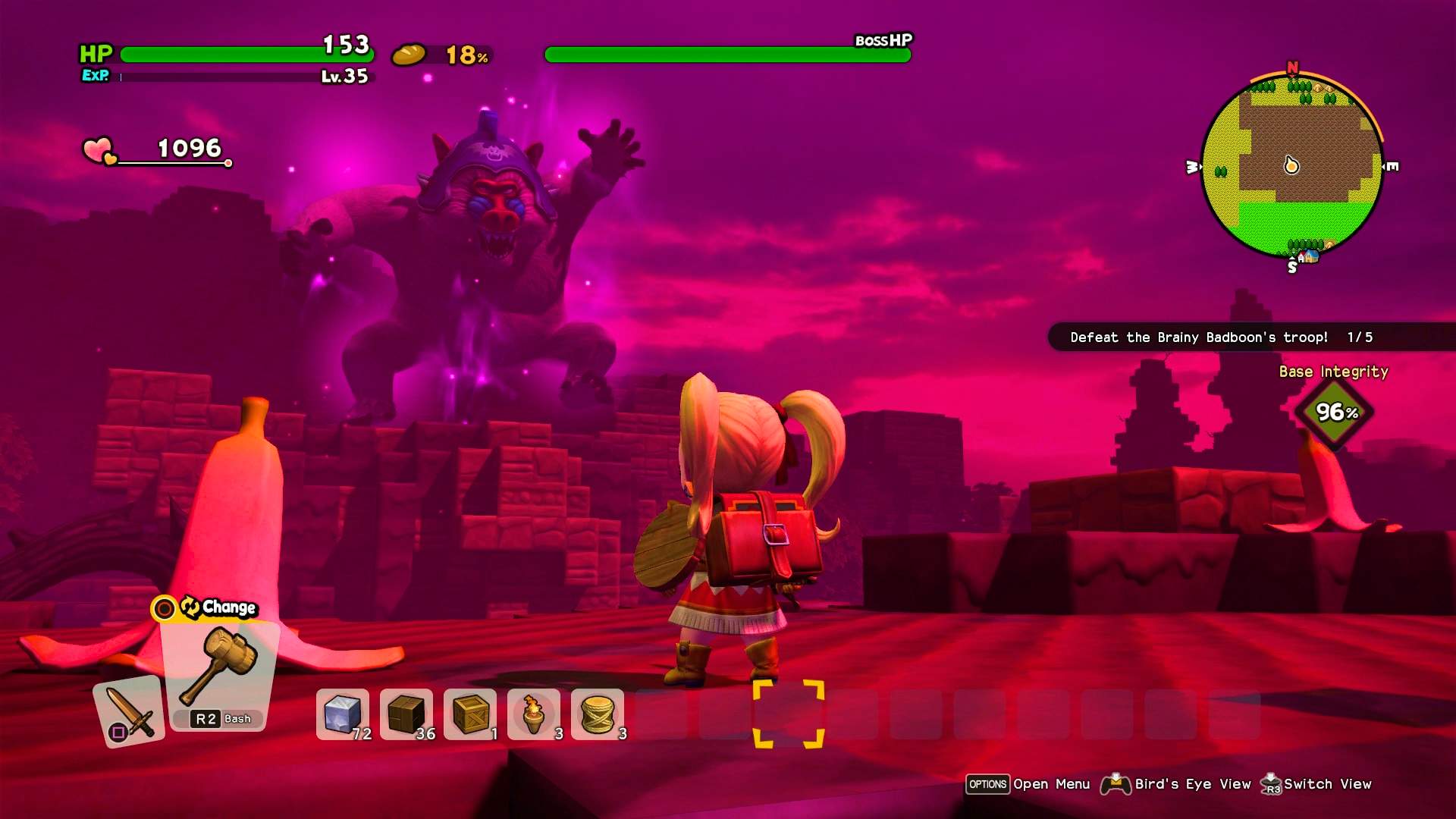Select the marble block with count 72

(x=340, y=714)
